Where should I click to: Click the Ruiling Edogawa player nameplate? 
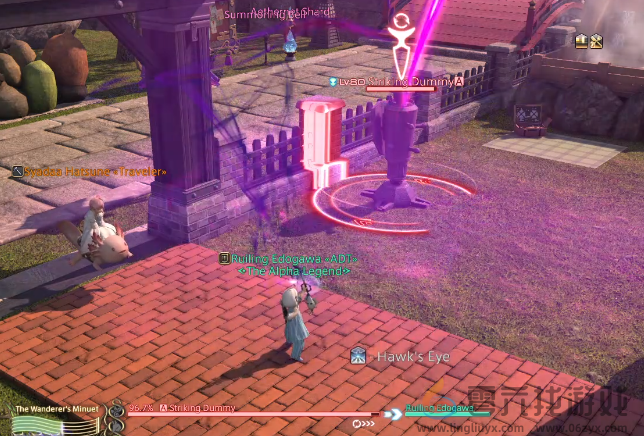(x=289, y=258)
